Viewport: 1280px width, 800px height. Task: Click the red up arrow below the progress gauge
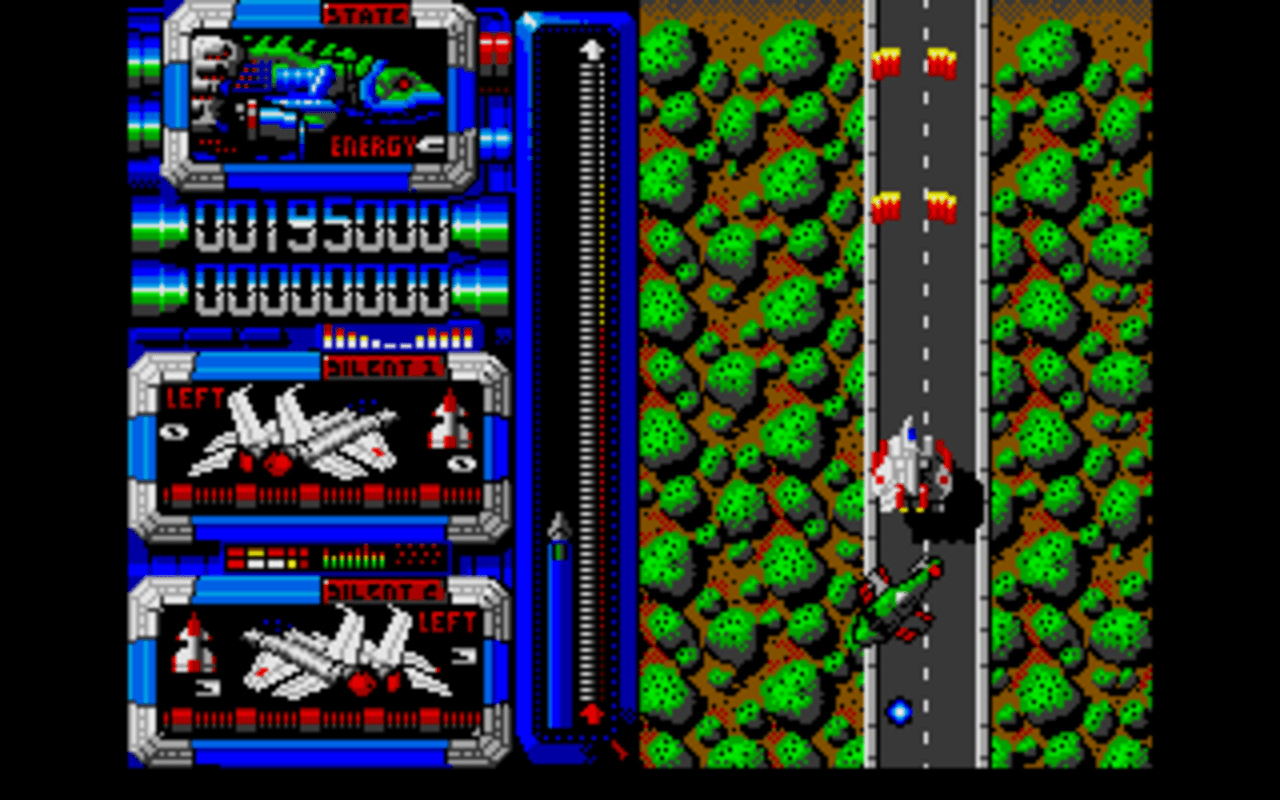coord(592,712)
